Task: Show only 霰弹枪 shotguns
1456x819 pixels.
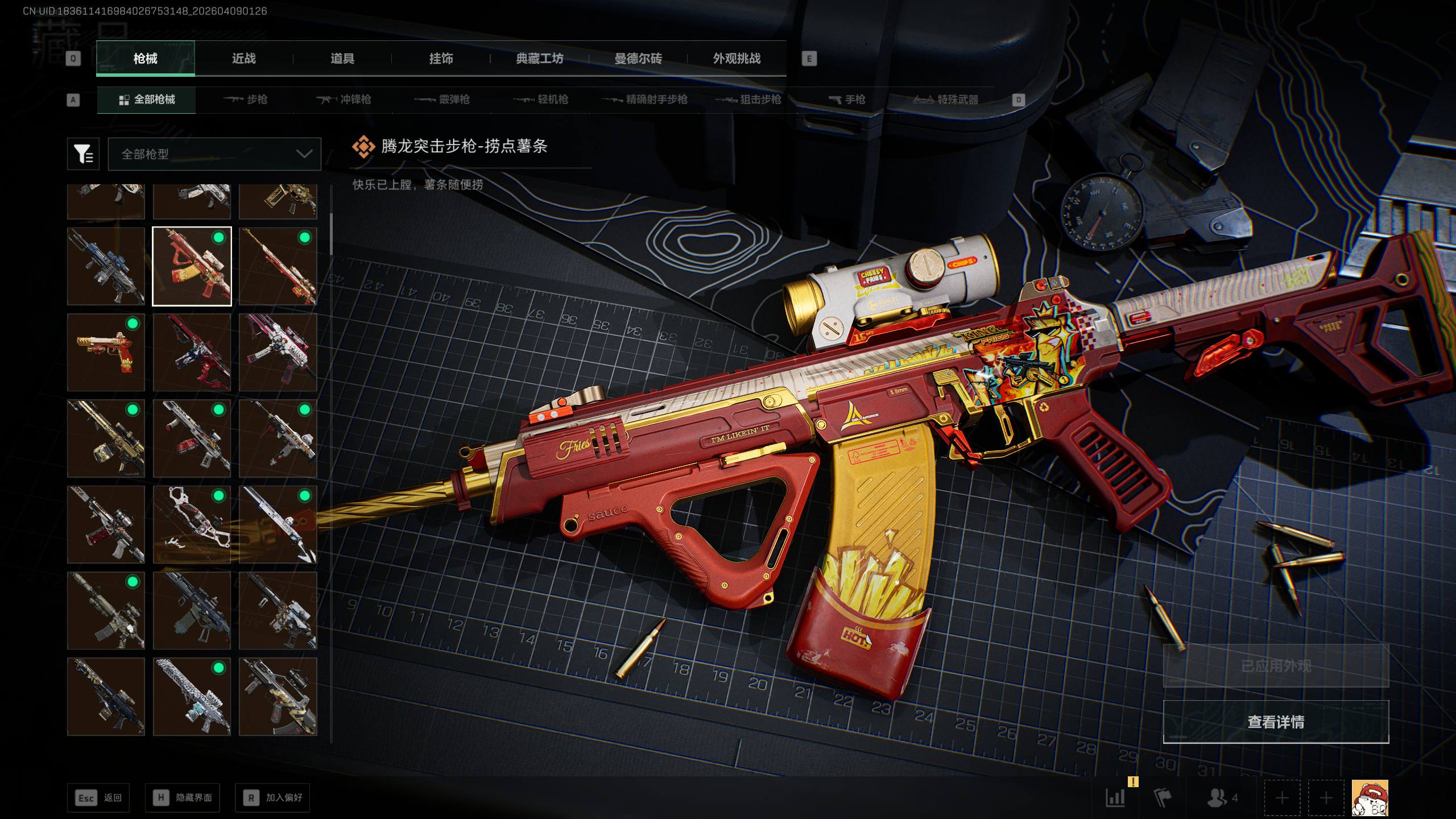Action: (x=442, y=100)
